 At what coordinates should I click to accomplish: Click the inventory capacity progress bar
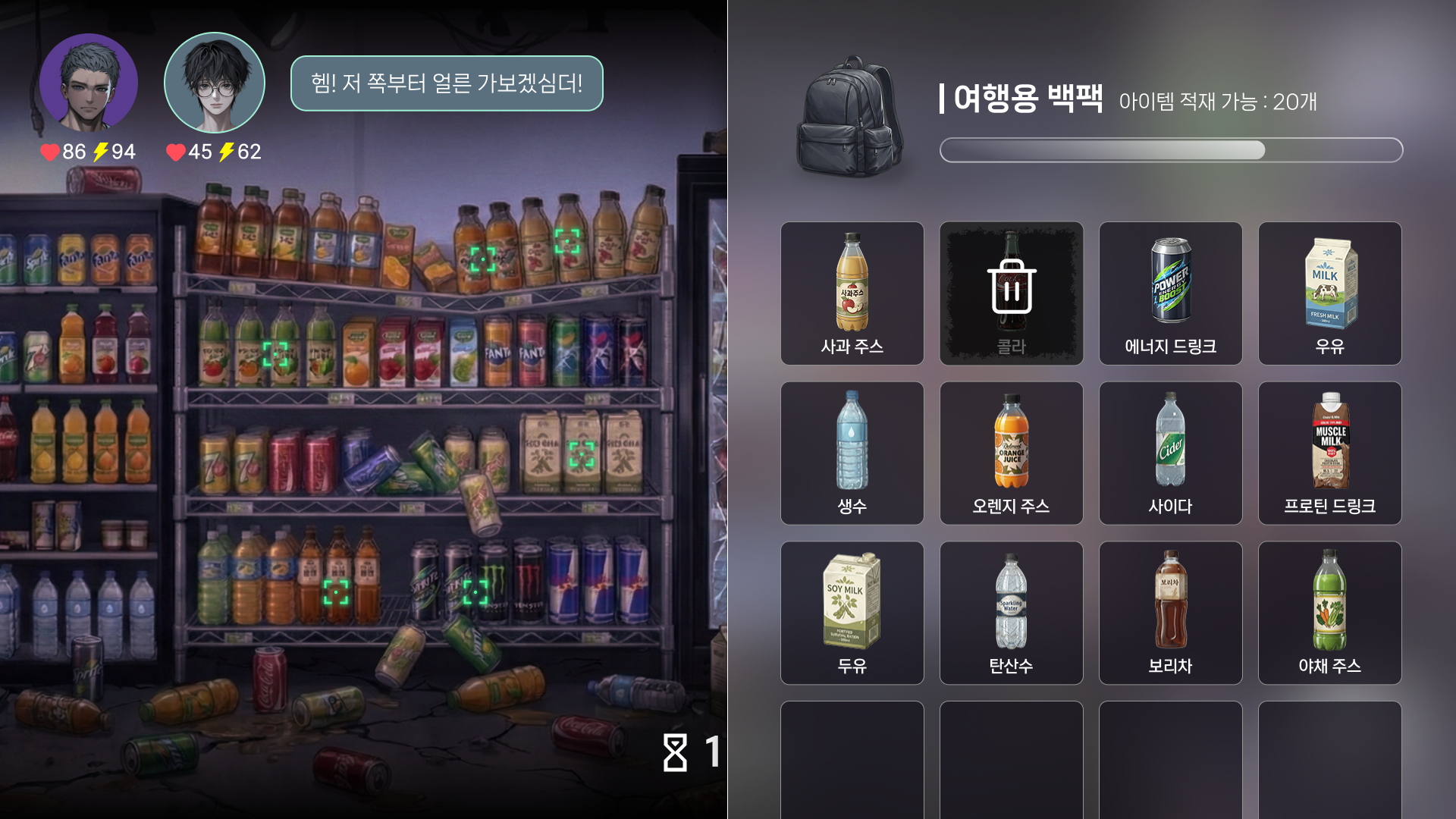pyautogui.click(x=1171, y=151)
